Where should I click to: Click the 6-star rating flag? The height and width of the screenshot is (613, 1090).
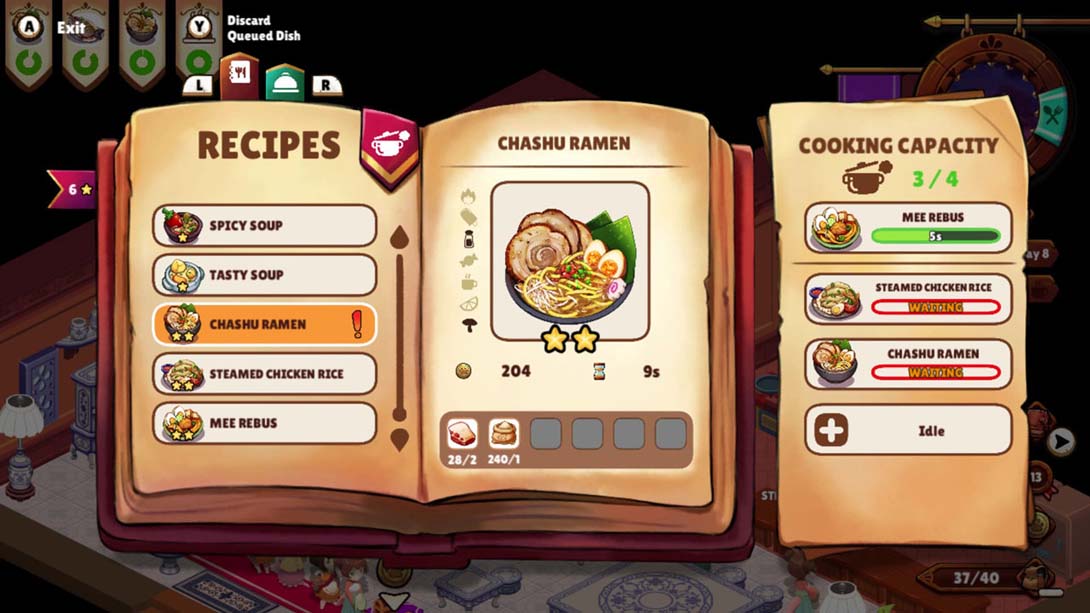click(x=72, y=189)
